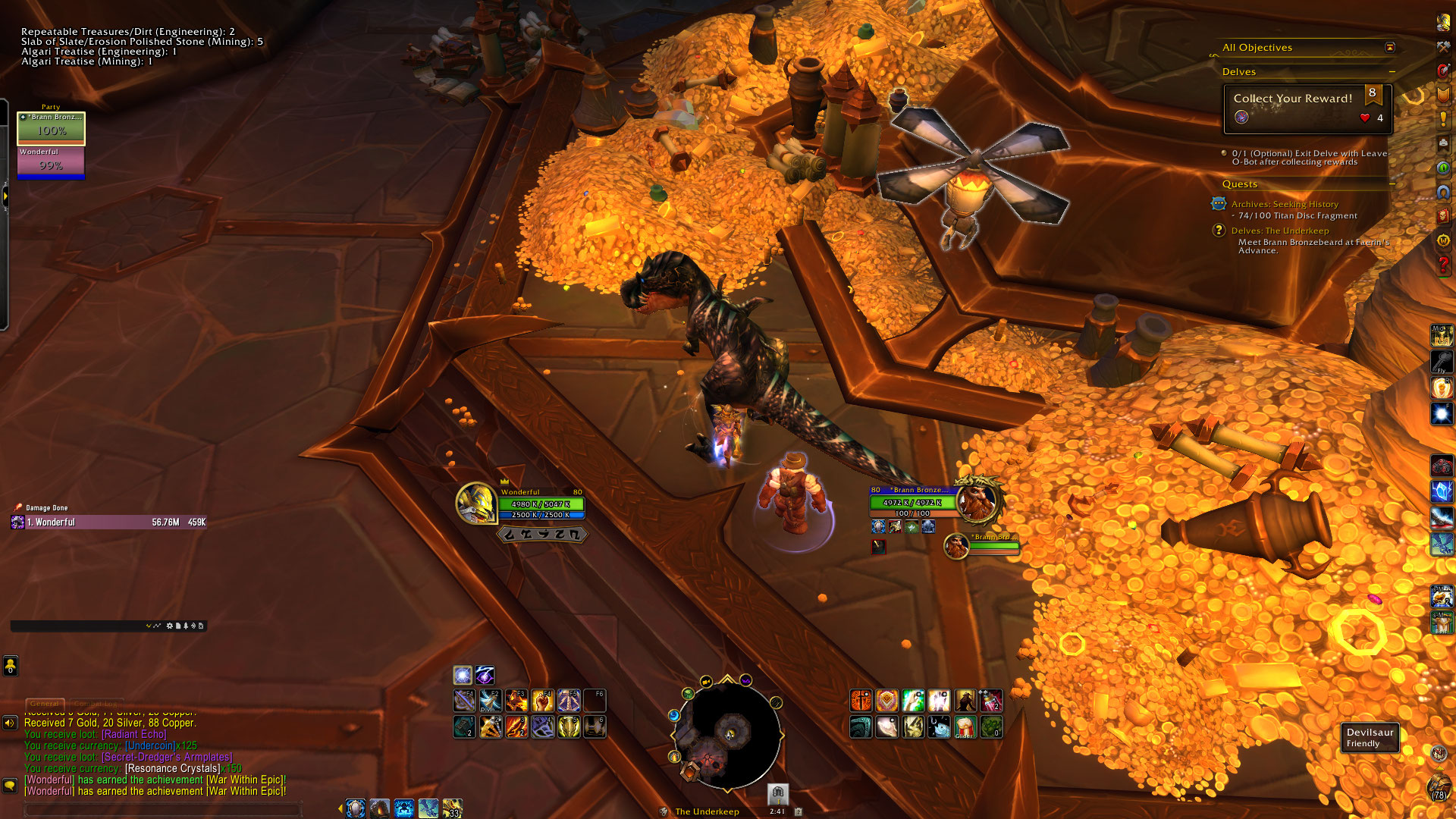
Task: Click the Radiant Echo loot link
Action: point(133,734)
